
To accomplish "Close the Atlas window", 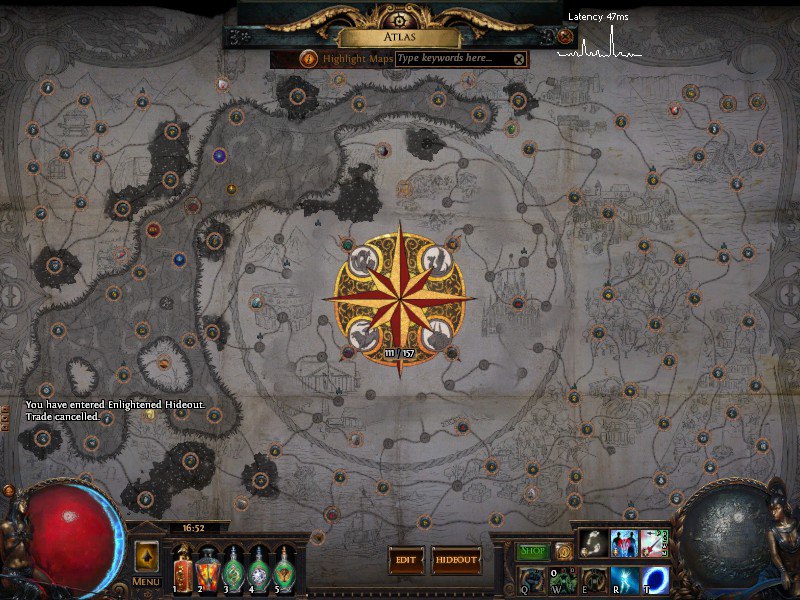I will [566, 37].
